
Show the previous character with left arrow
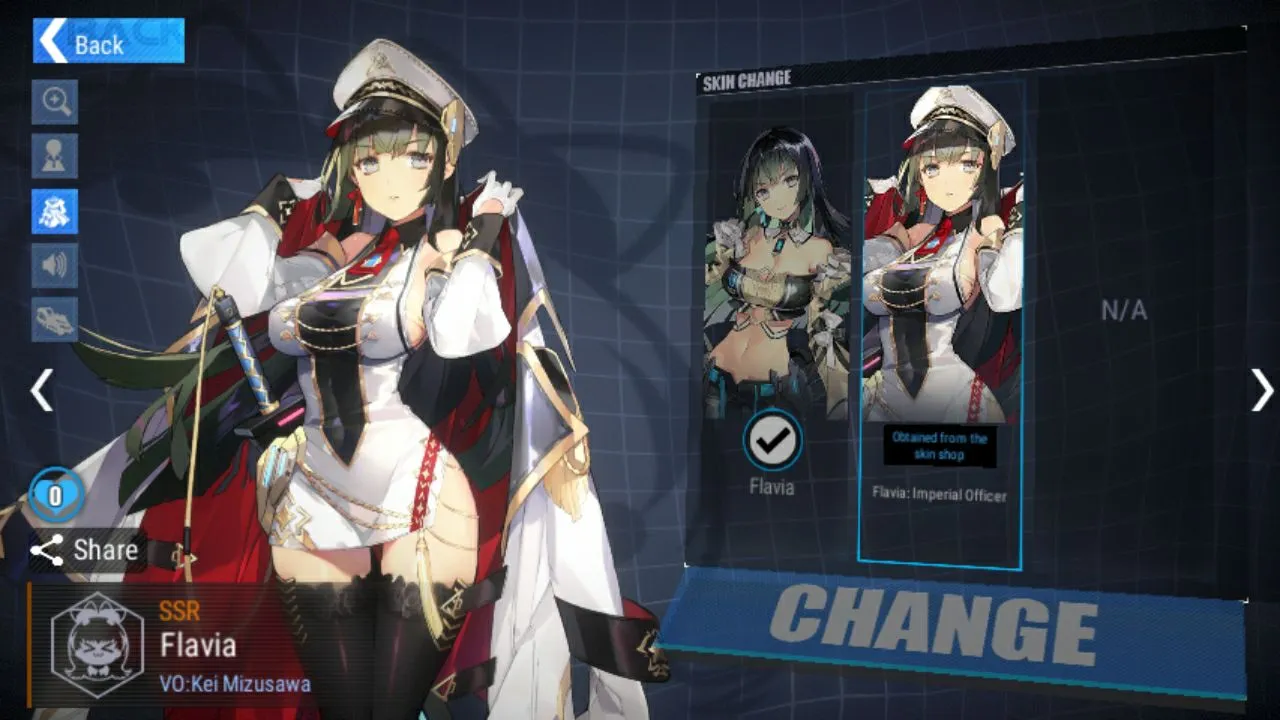41,390
